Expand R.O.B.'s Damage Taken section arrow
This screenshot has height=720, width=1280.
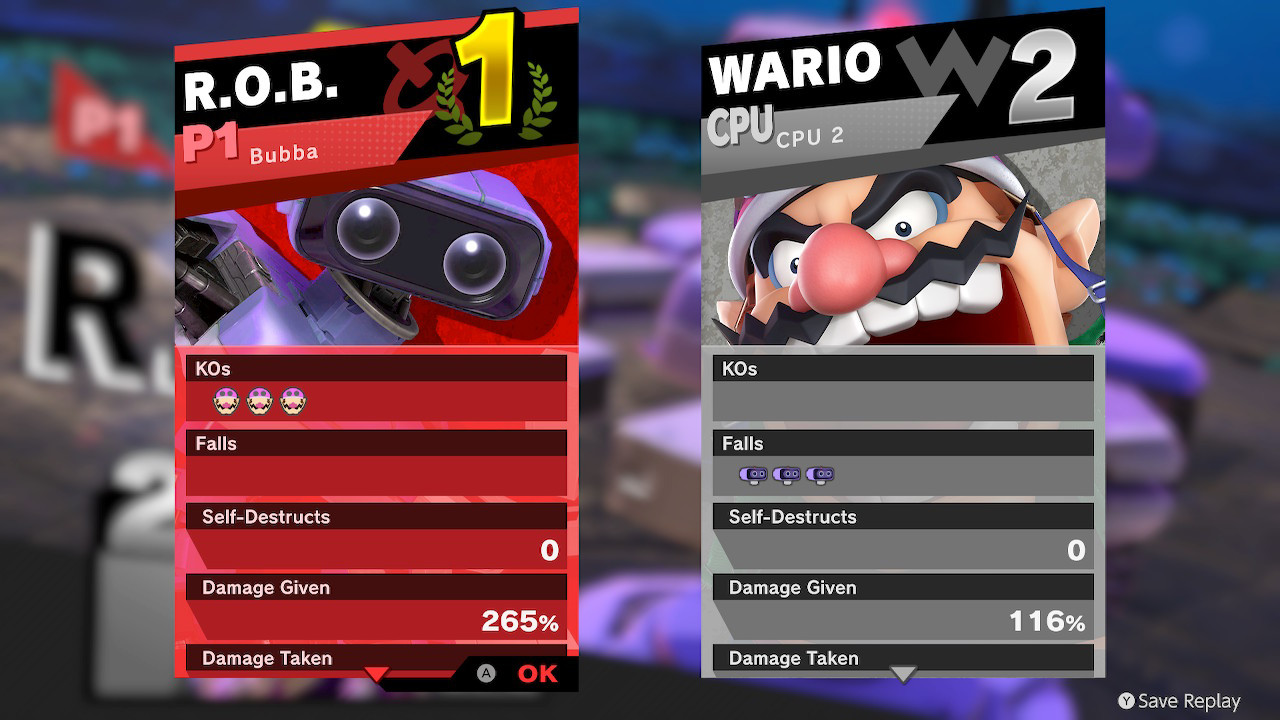click(376, 674)
